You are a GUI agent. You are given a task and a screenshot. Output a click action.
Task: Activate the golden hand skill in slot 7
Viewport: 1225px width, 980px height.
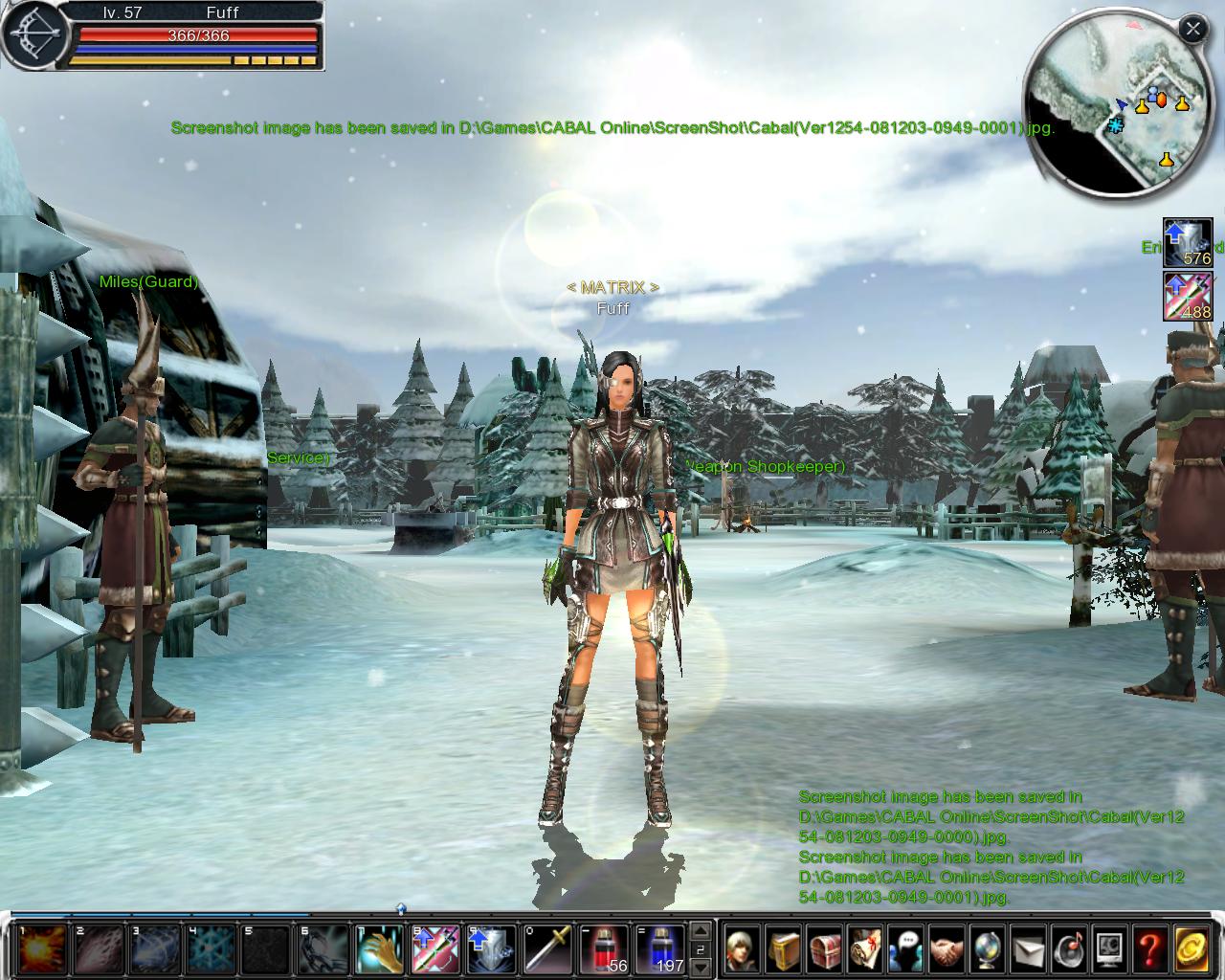click(x=380, y=949)
